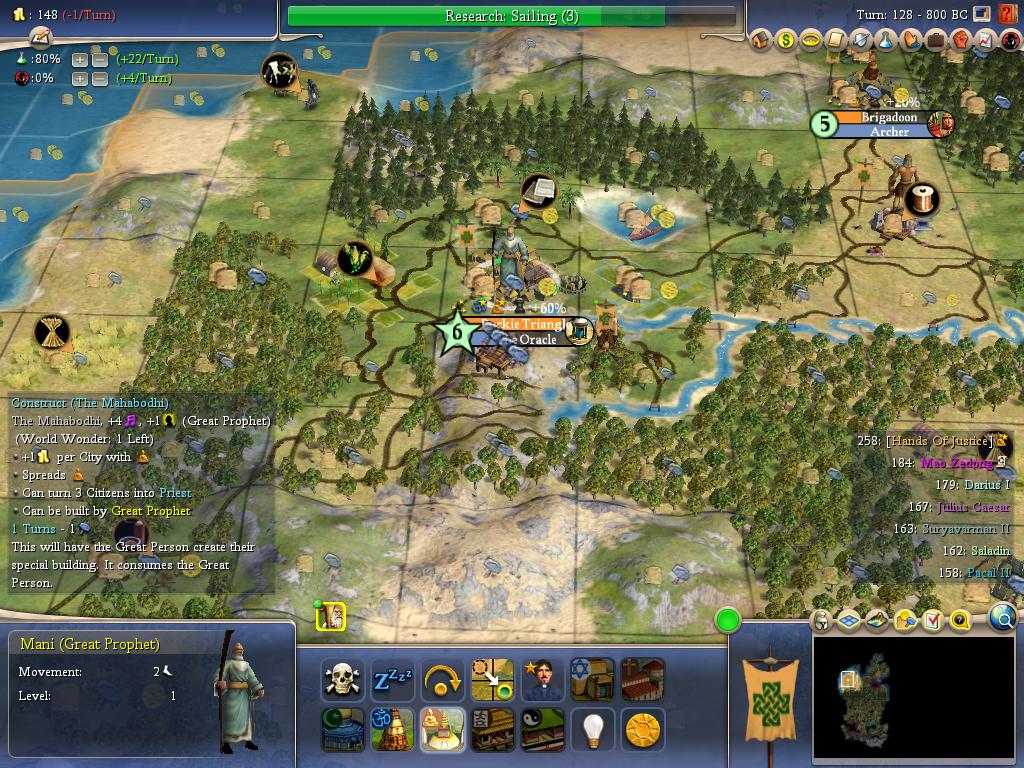Open the Technology Advisor flask icon
This screenshot has height=768, width=1024.
click(x=885, y=40)
